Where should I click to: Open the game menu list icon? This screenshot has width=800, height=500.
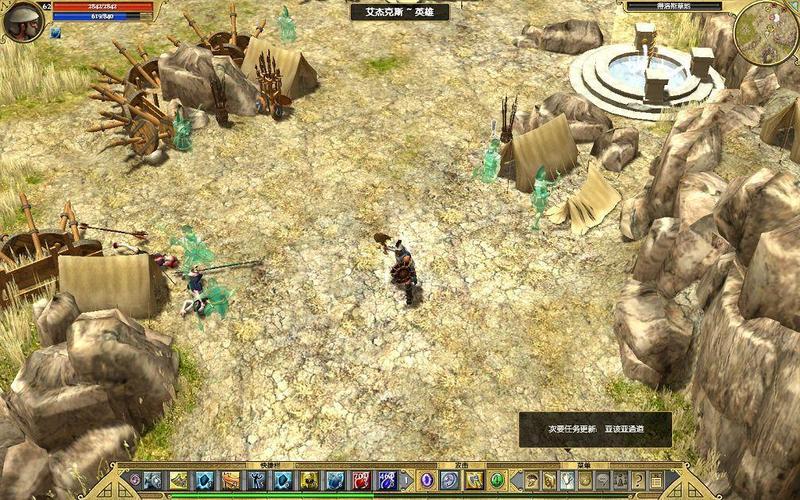(x=656, y=480)
